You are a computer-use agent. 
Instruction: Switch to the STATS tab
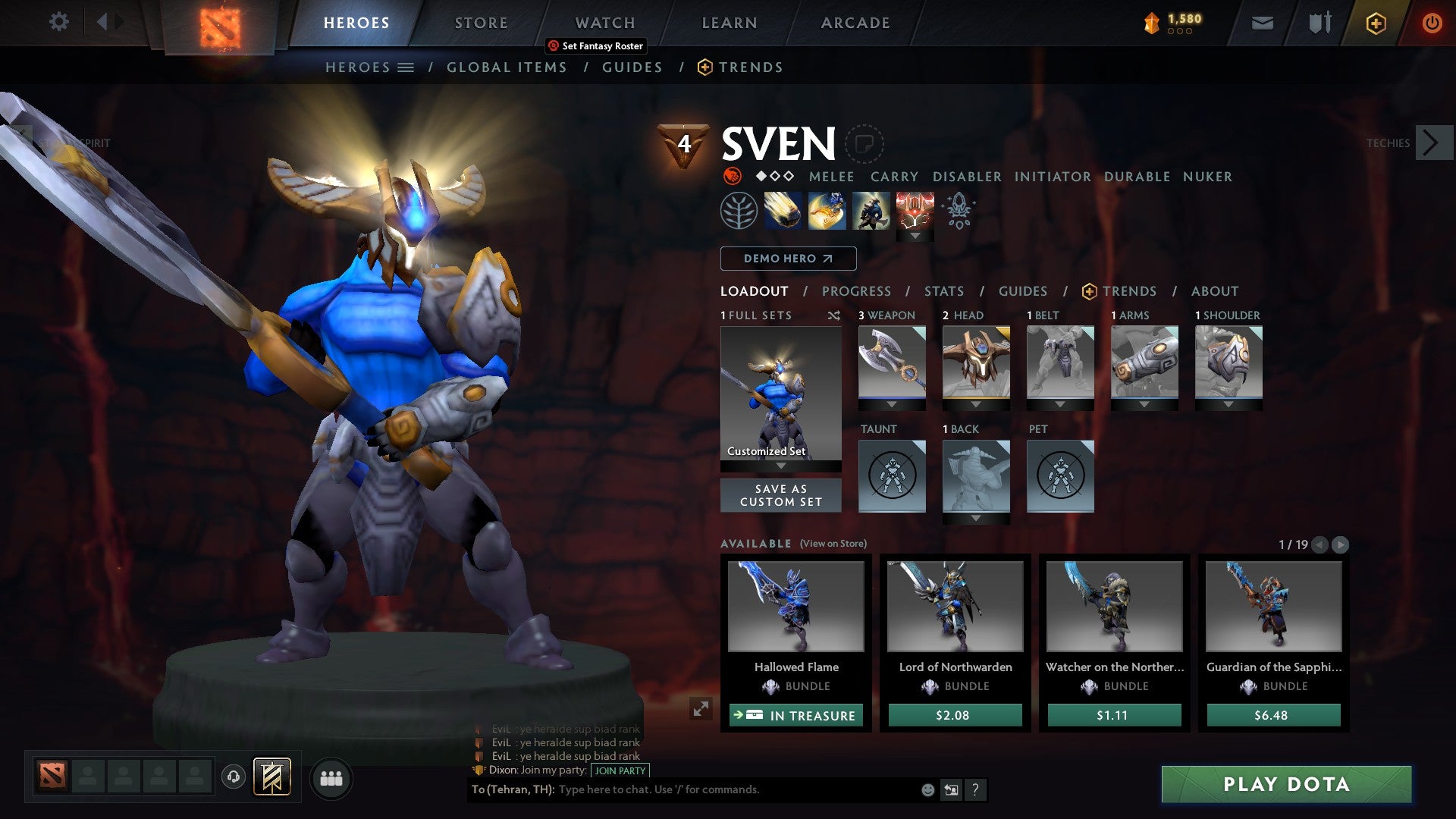coord(943,290)
